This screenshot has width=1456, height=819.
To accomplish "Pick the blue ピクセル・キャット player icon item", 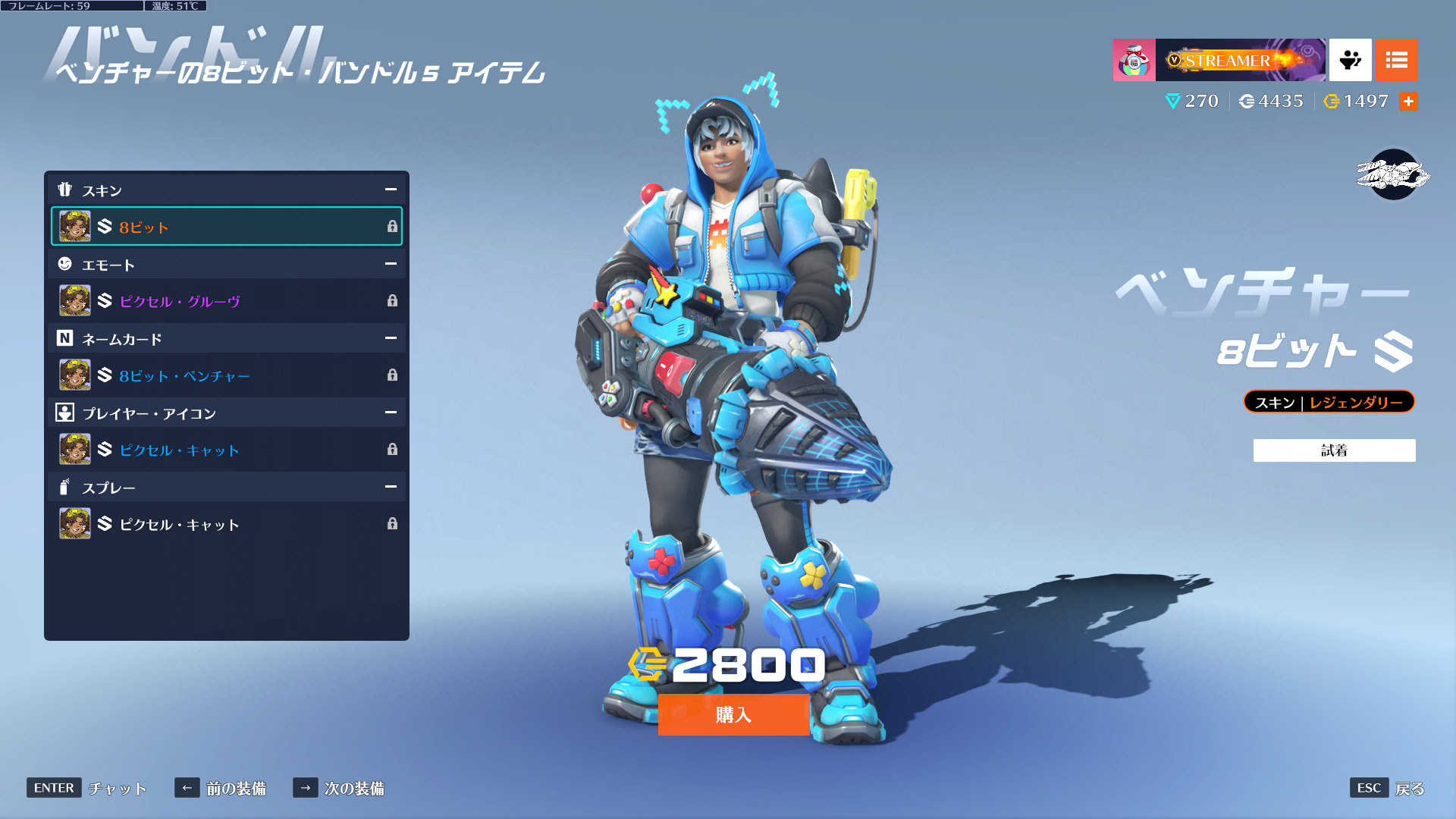I will [x=226, y=450].
